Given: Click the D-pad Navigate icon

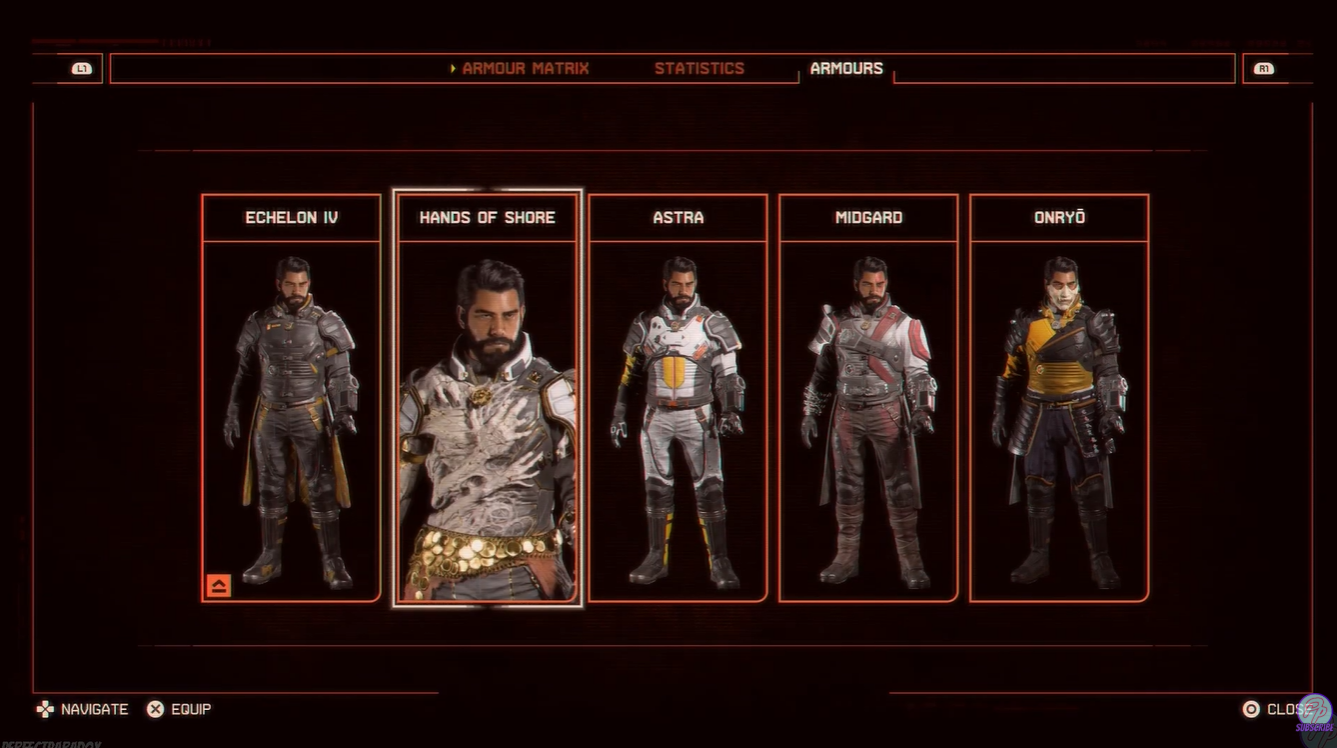Looking at the screenshot, I should point(44,709).
